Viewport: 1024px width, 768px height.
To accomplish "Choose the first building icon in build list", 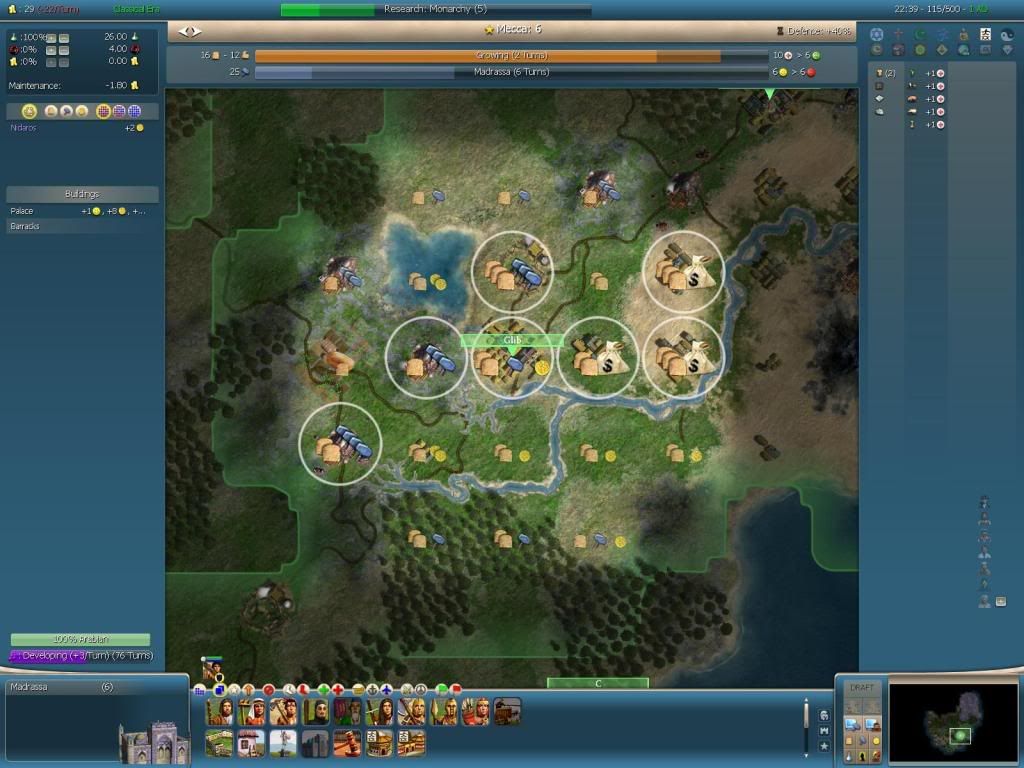I will pyautogui.click(x=219, y=743).
